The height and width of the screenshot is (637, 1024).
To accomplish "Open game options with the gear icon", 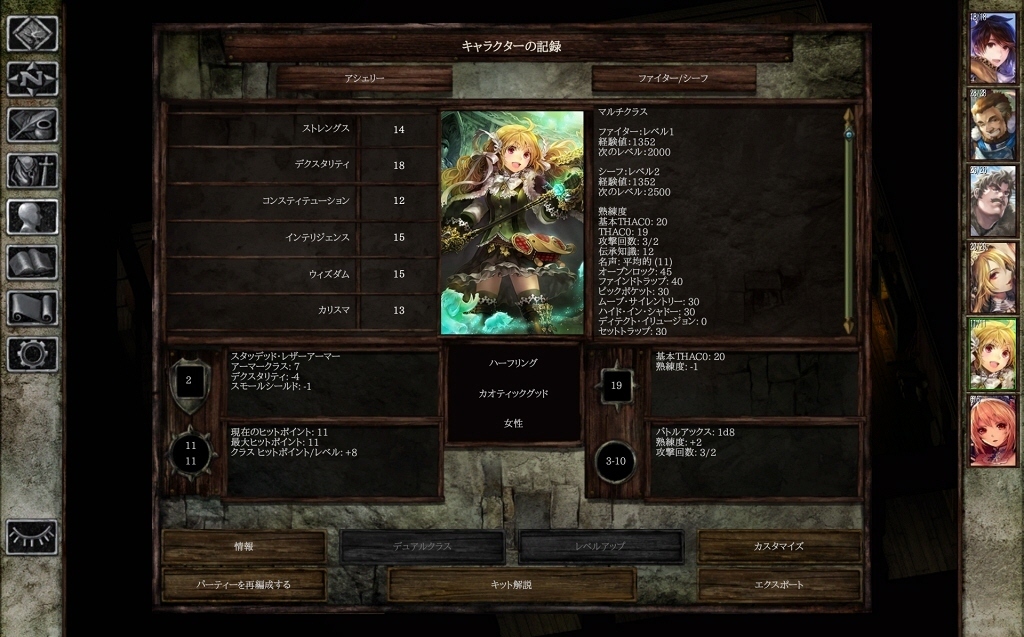I will pos(32,353).
